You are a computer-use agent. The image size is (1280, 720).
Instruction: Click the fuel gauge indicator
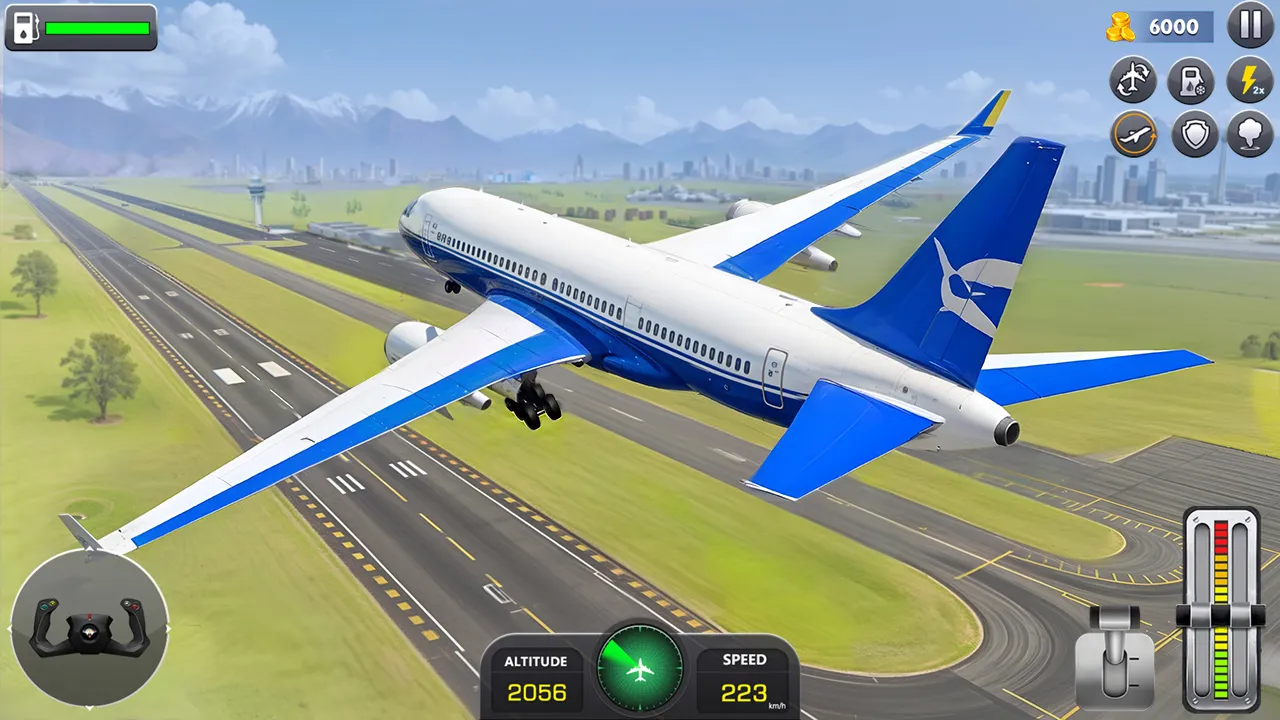(x=80, y=28)
